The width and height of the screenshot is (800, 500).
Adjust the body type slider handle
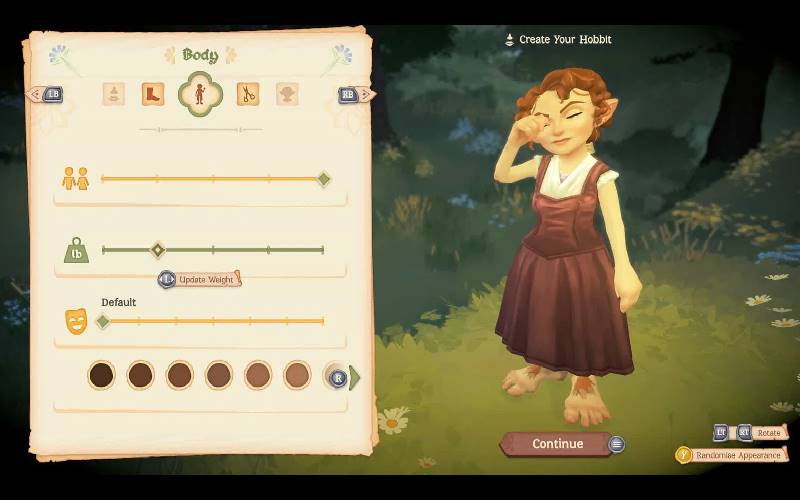click(323, 179)
